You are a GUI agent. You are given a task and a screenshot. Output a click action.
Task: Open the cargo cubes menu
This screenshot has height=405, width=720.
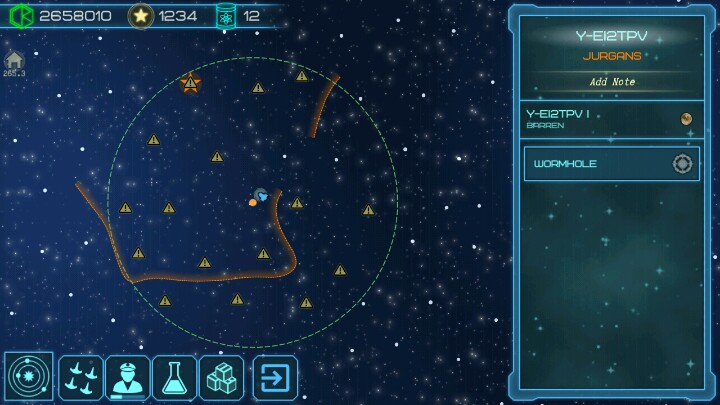221,378
